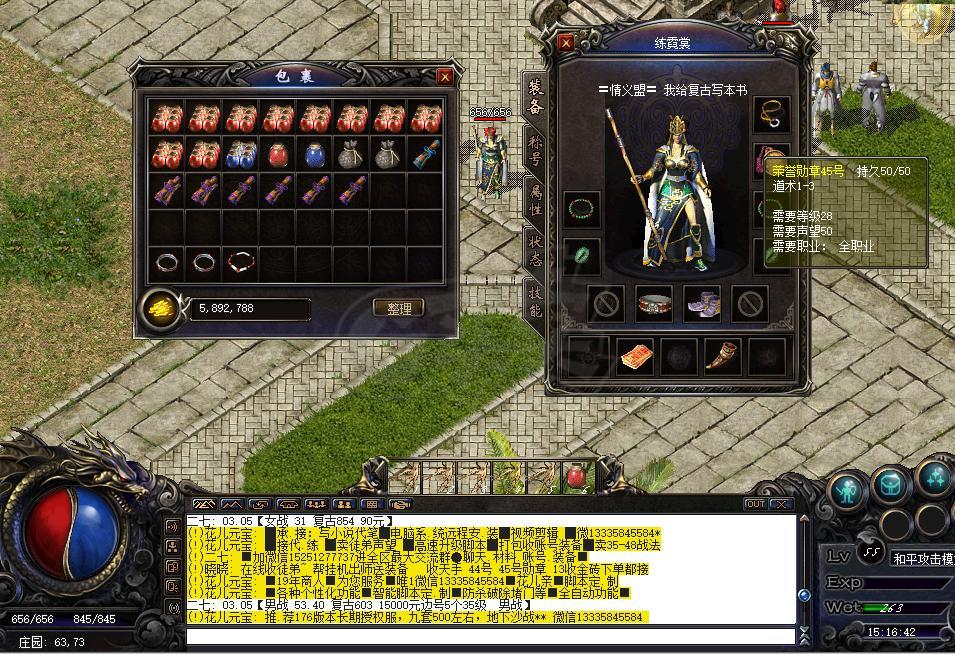Viewport: 955px width, 654px height.
Task: Pick the blue potion bundle slot
Action: point(240,154)
